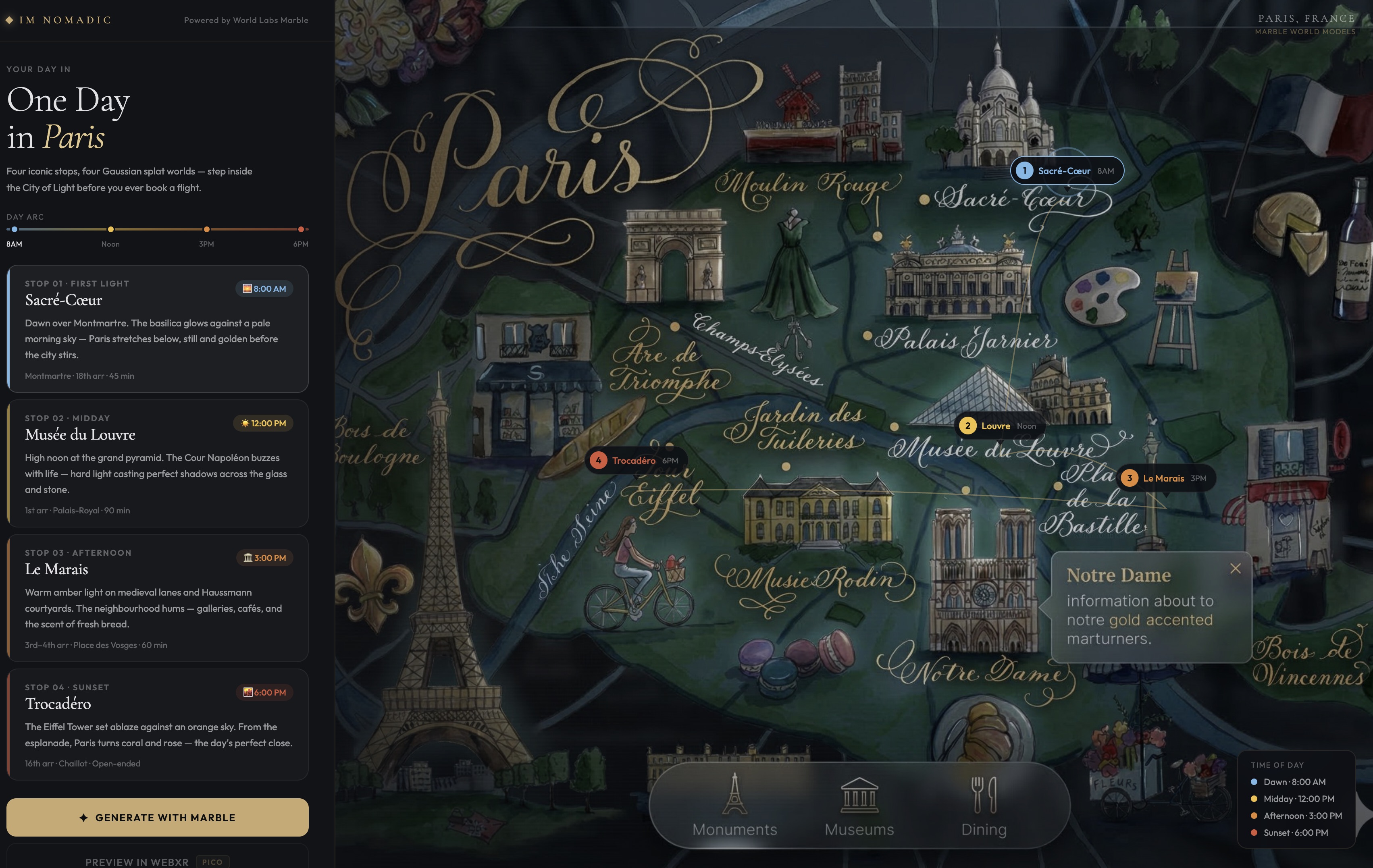This screenshot has width=1373, height=868.
Task: Select the 6PM day arc point
Action: tap(301, 229)
